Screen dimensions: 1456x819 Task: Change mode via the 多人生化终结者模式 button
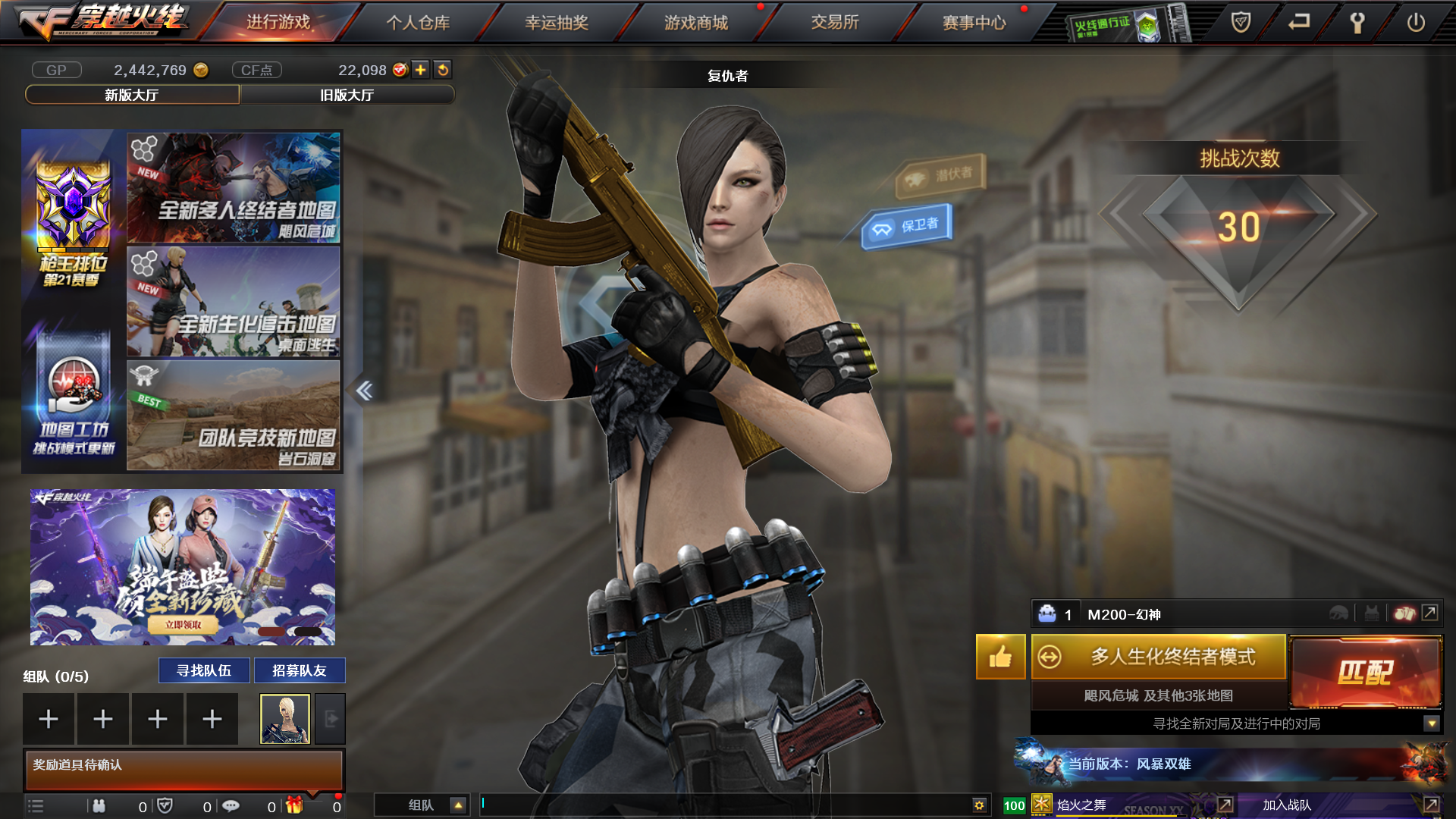(1159, 657)
